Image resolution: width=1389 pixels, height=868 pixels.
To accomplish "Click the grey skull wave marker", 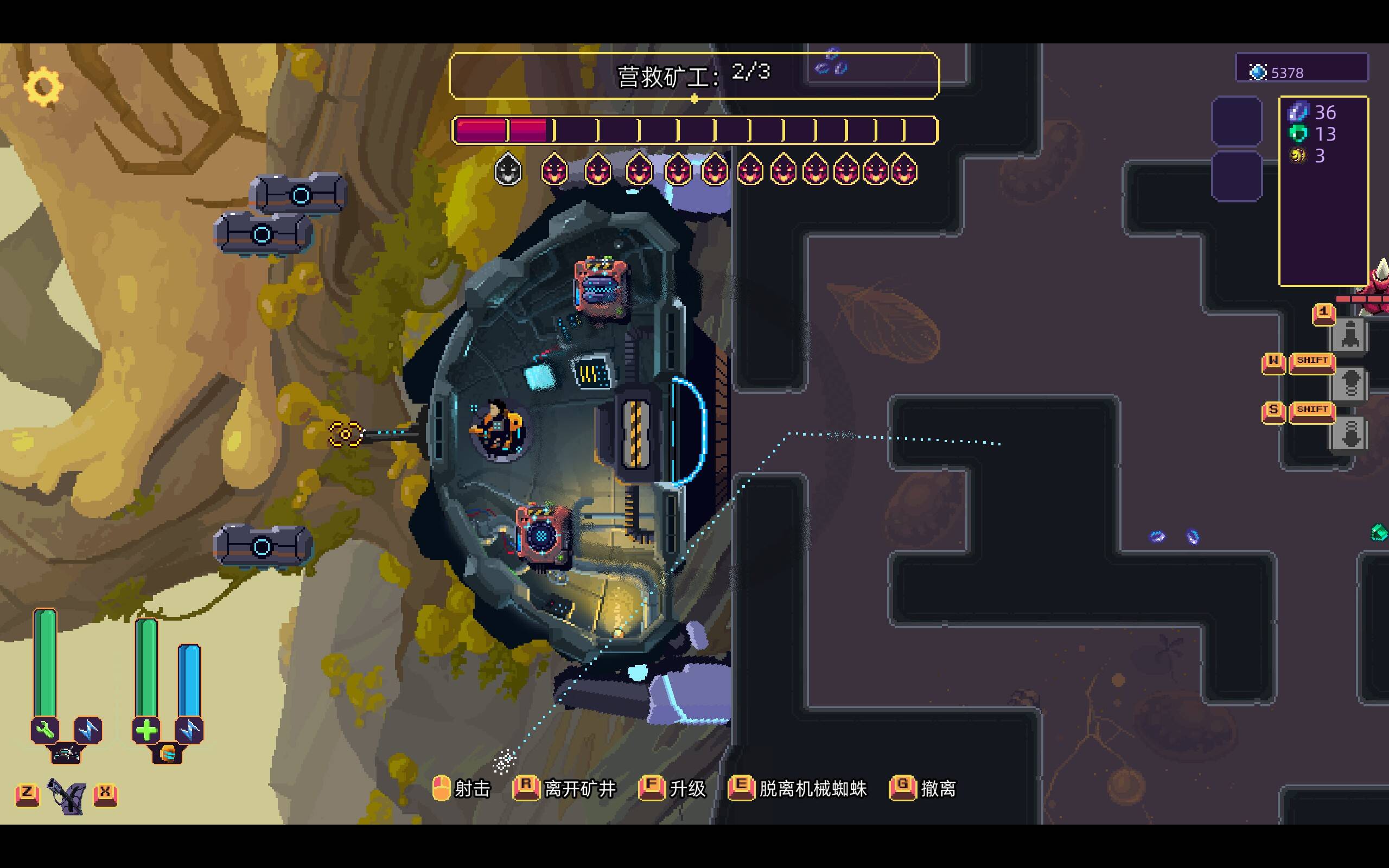I will click(508, 169).
